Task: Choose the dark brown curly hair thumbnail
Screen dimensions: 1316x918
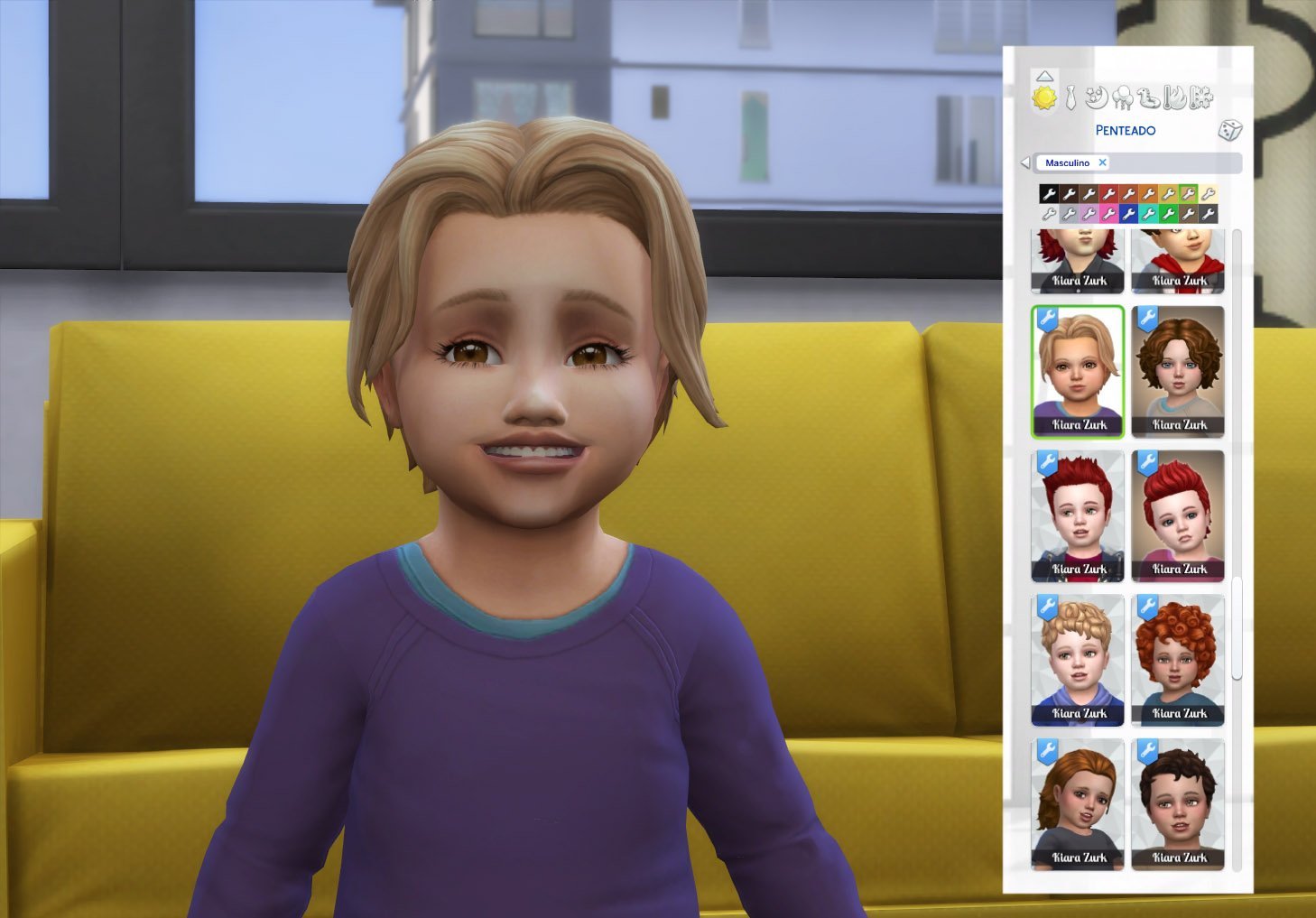Action: point(1178,371)
